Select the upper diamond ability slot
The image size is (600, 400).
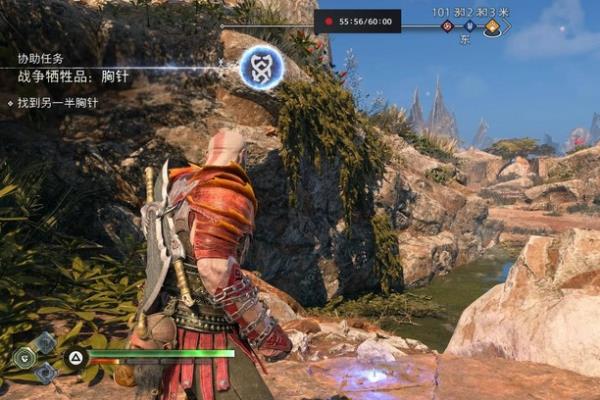(45, 343)
